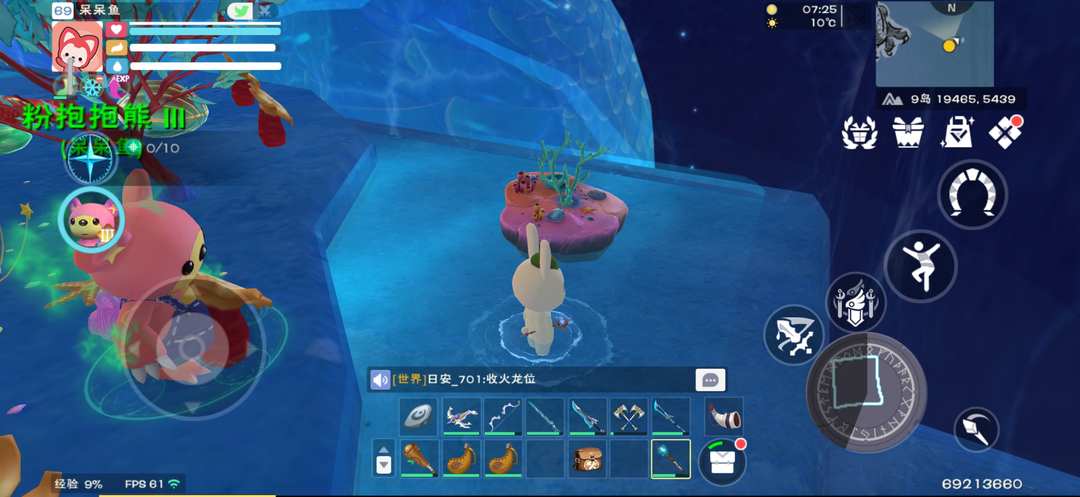
Task: Use the winged helmet skill button
Action: [x=856, y=303]
